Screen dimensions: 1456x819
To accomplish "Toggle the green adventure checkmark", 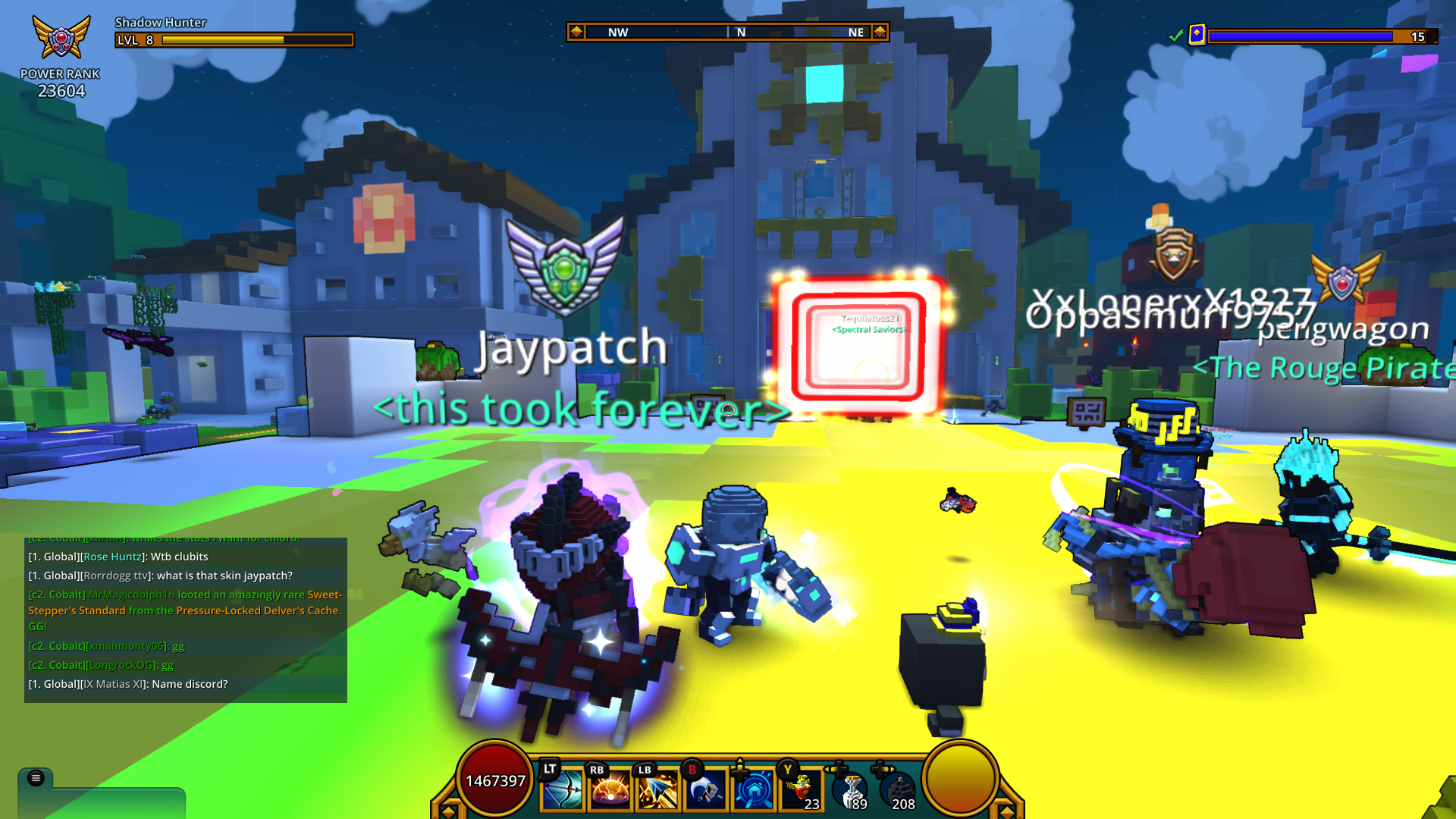I will (x=1177, y=36).
